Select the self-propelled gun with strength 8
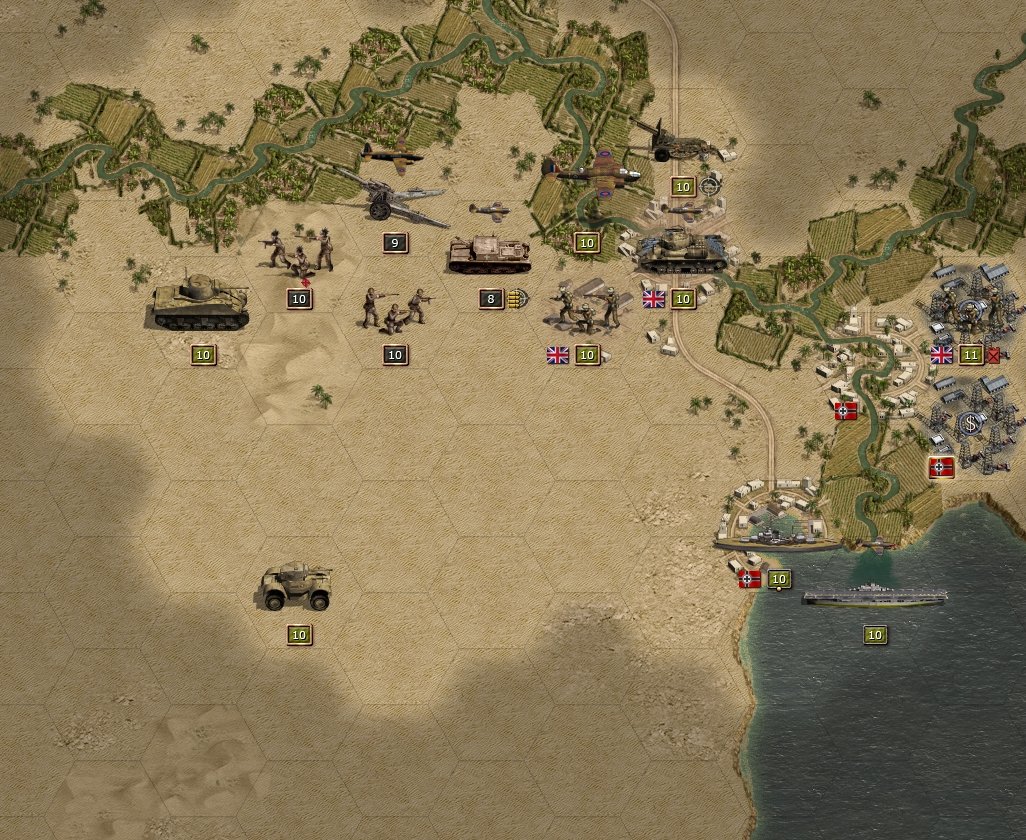Screen dimensions: 1026x840 click(489, 255)
